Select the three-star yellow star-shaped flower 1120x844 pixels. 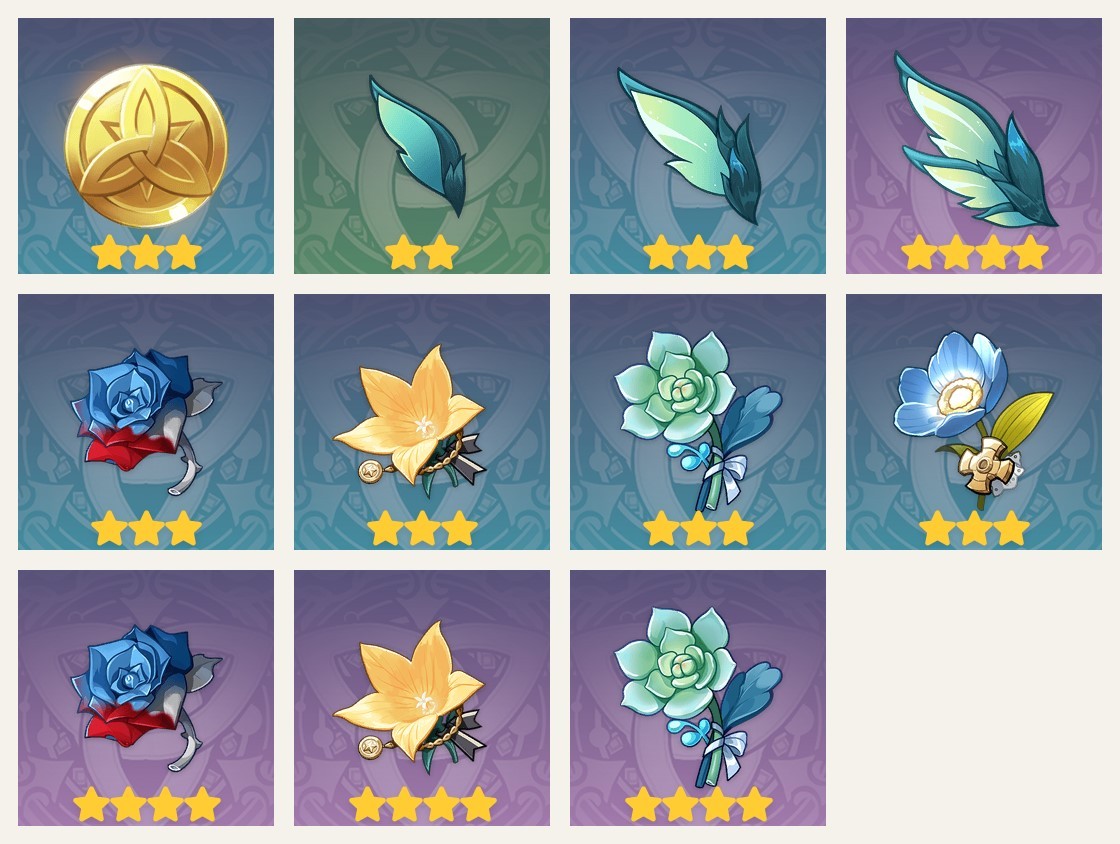coord(422,422)
